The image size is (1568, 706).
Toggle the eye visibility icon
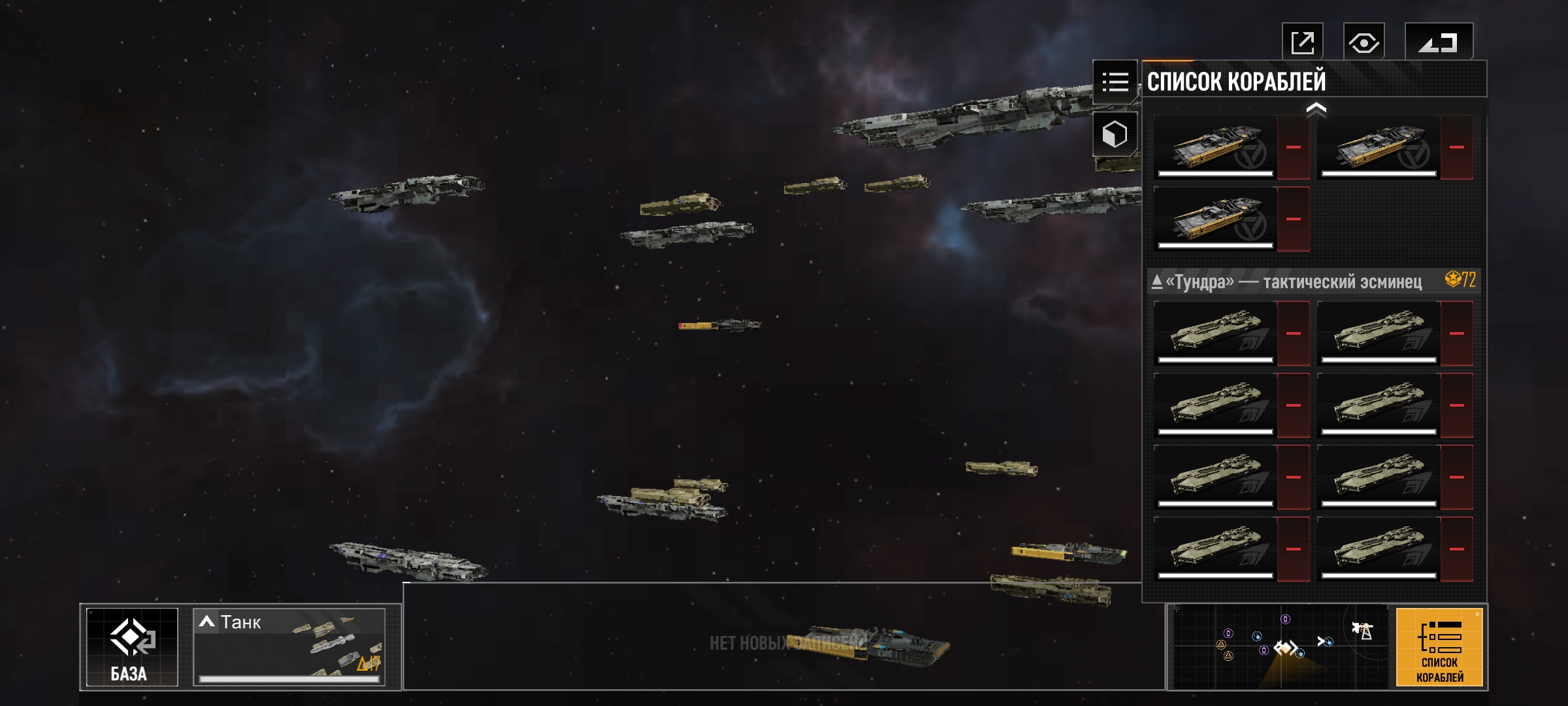(x=1364, y=43)
